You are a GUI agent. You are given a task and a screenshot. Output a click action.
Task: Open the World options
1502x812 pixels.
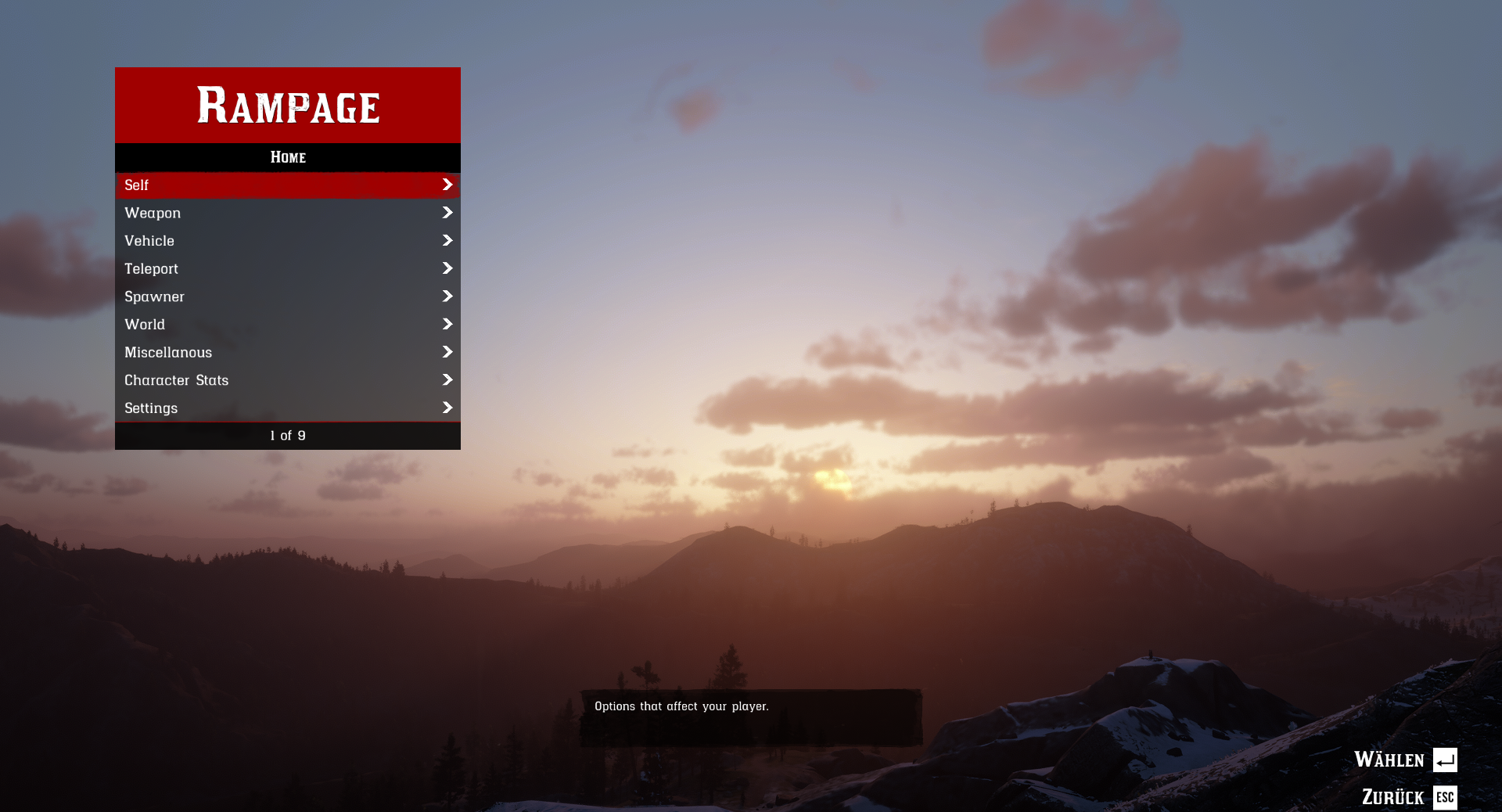tap(287, 325)
